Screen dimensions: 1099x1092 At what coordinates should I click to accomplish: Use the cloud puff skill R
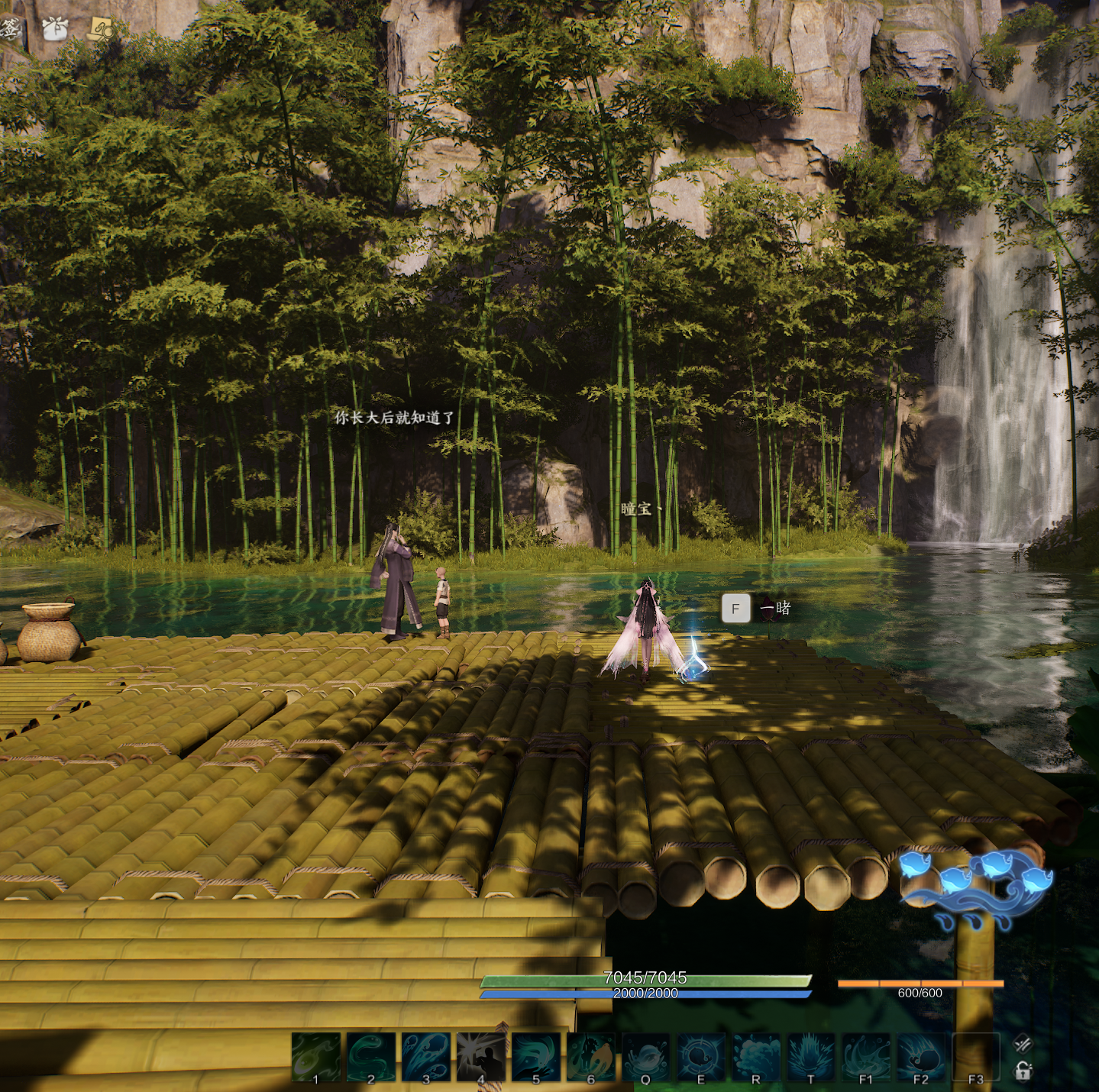coord(756,1057)
